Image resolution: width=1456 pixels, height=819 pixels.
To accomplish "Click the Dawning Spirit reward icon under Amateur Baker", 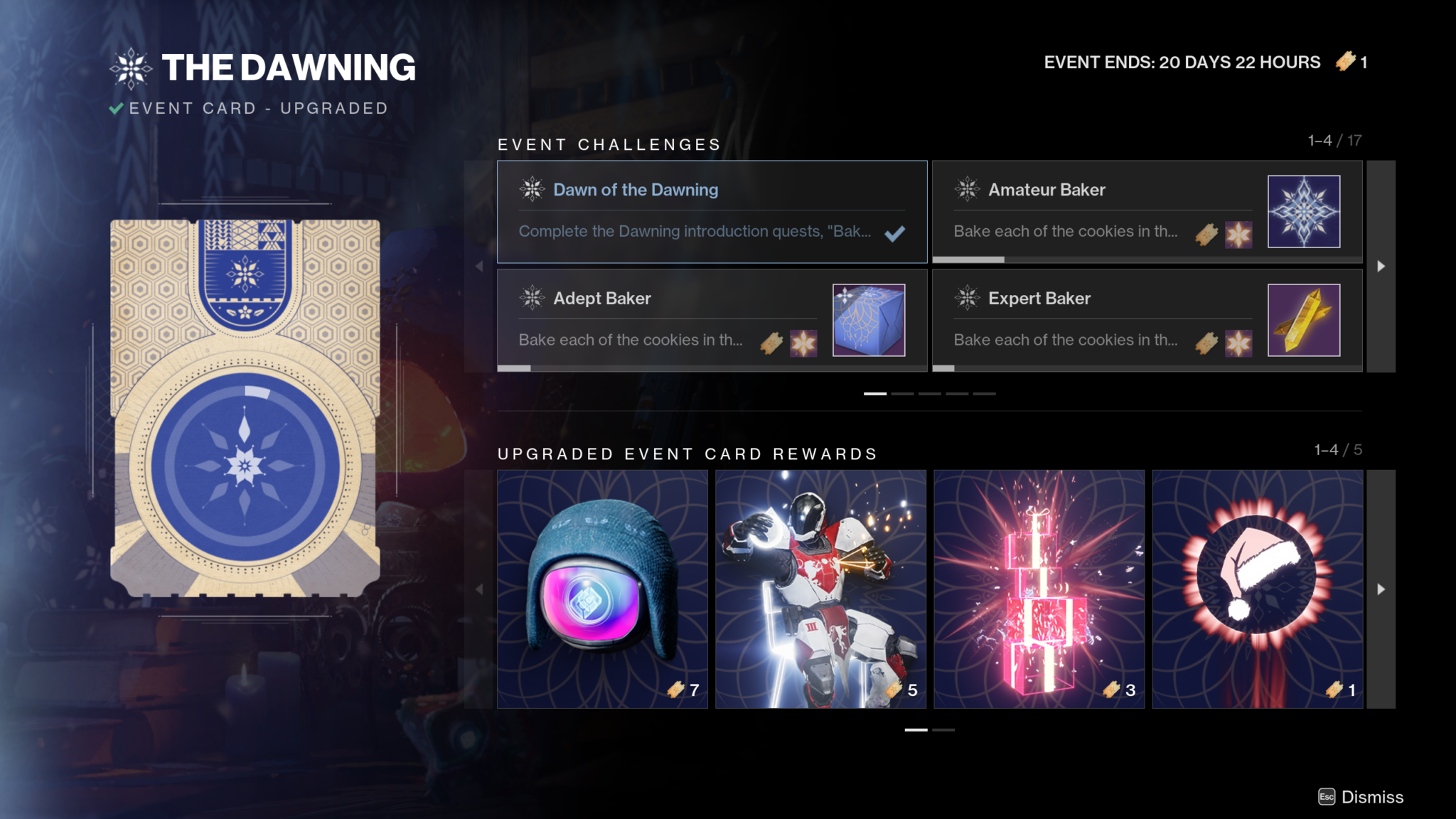I will point(1237,235).
